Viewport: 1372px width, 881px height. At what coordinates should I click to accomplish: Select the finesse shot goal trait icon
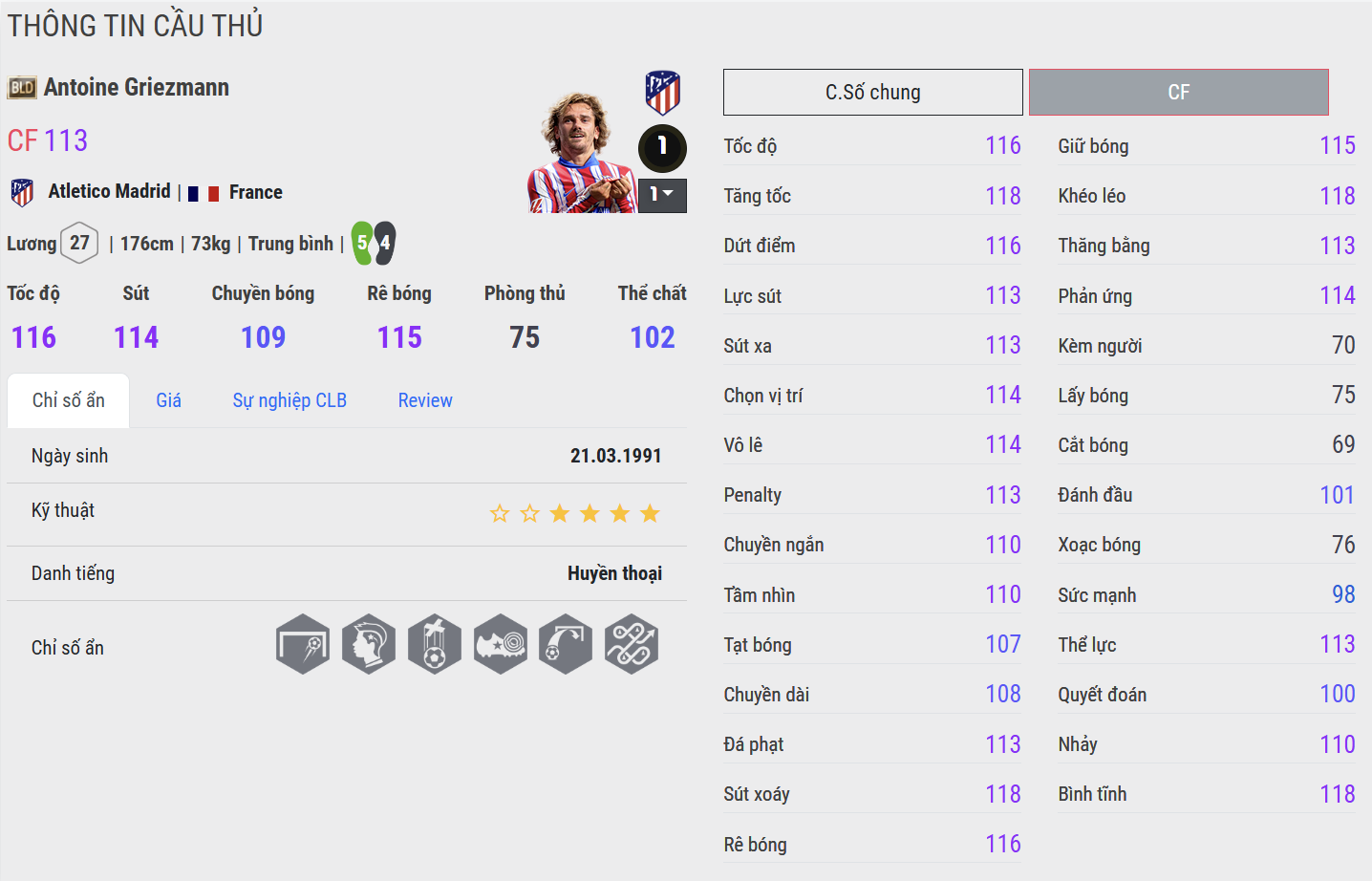pyautogui.click(x=303, y=644)
